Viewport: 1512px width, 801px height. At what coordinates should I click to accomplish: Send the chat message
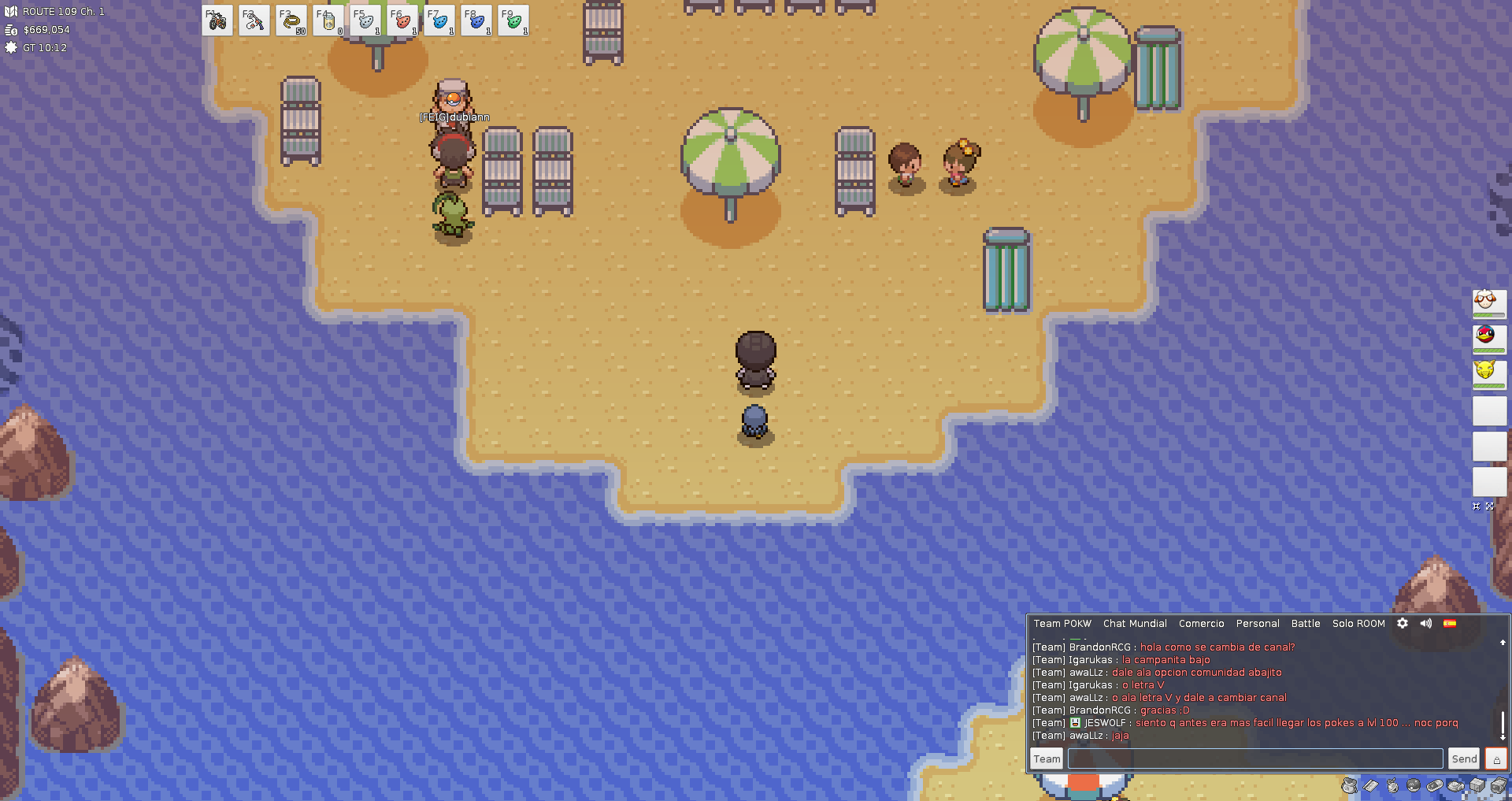point(1464,758)
